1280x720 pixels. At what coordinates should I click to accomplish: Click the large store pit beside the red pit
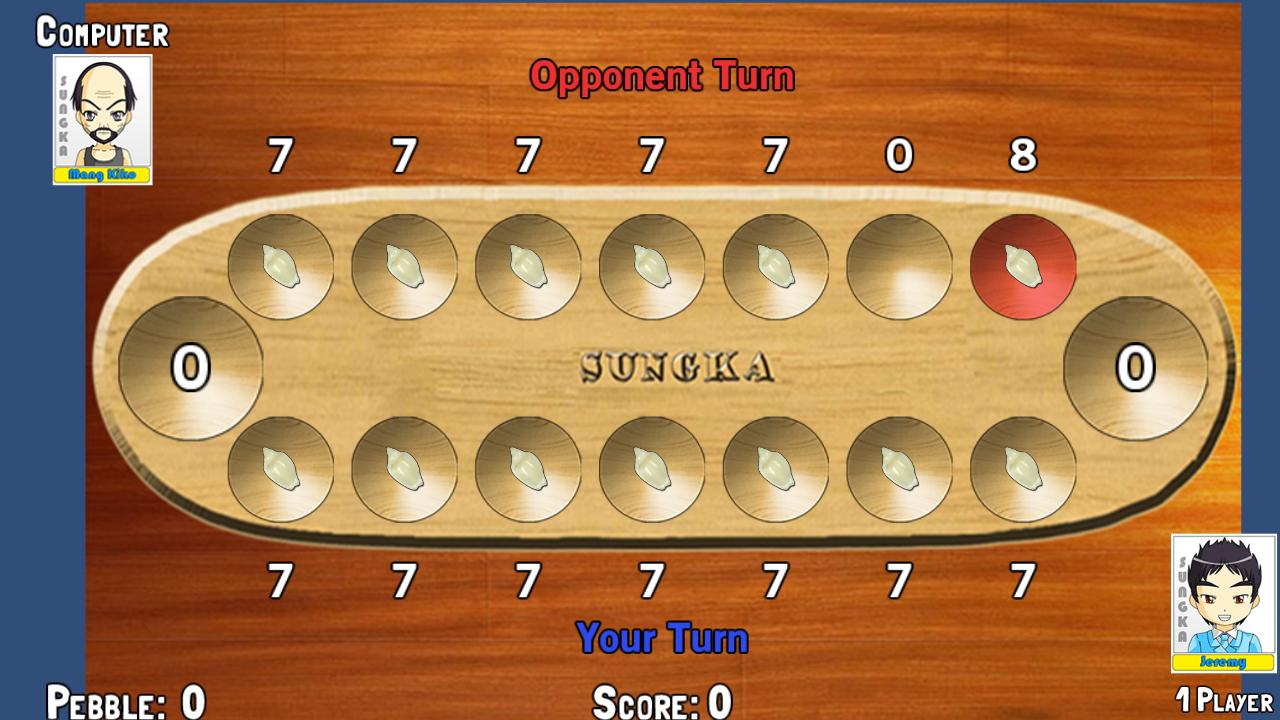pos(1135,368)
